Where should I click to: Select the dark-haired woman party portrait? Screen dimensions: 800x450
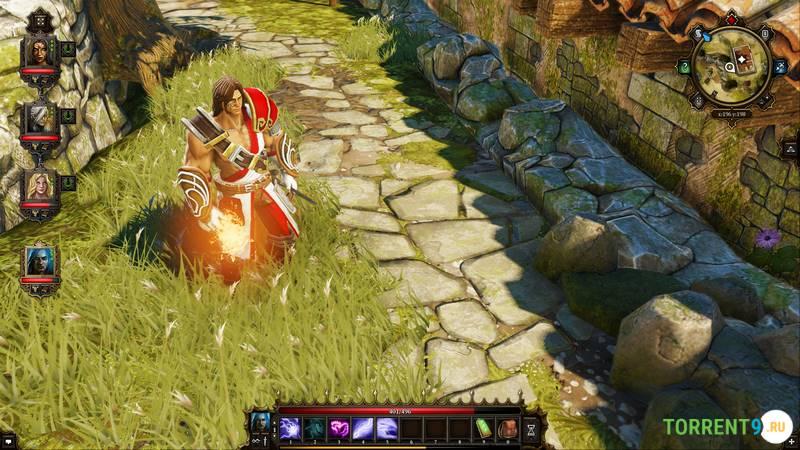(39, 53)
